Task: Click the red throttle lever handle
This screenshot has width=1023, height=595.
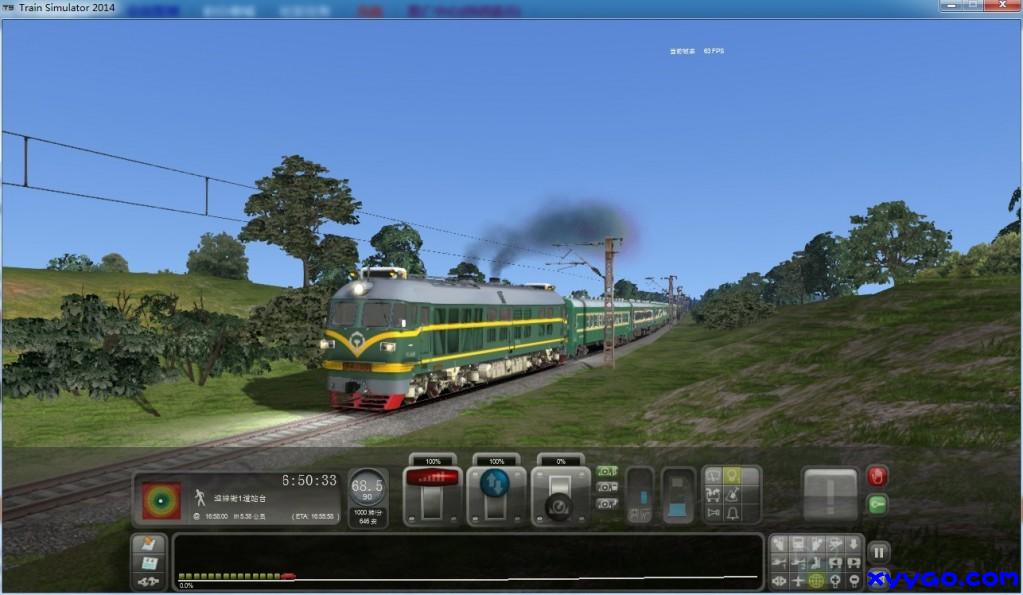Action: click(432, 478)
